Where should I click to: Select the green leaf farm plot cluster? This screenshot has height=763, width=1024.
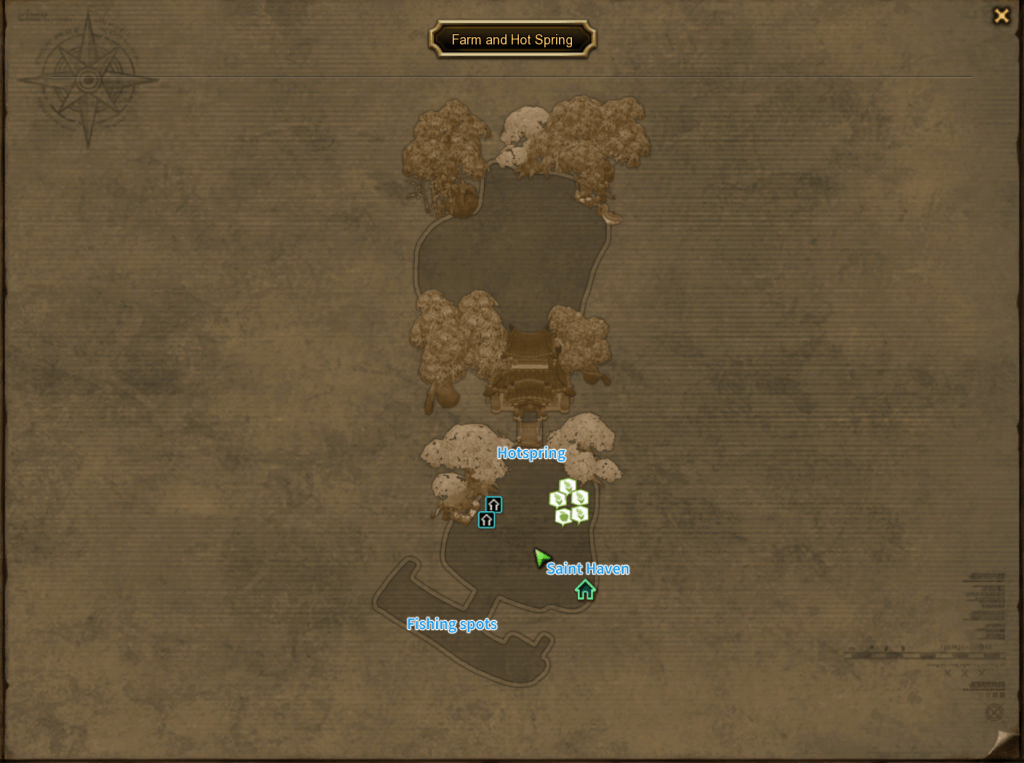[x=569, y=502]
